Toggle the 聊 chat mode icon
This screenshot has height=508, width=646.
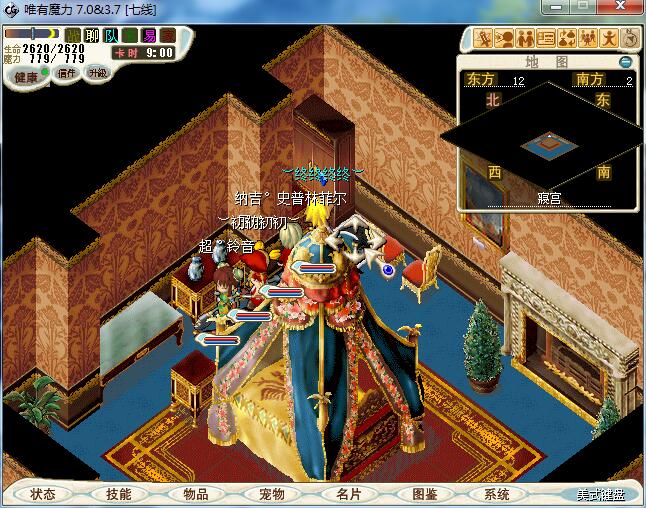[92, 36]
